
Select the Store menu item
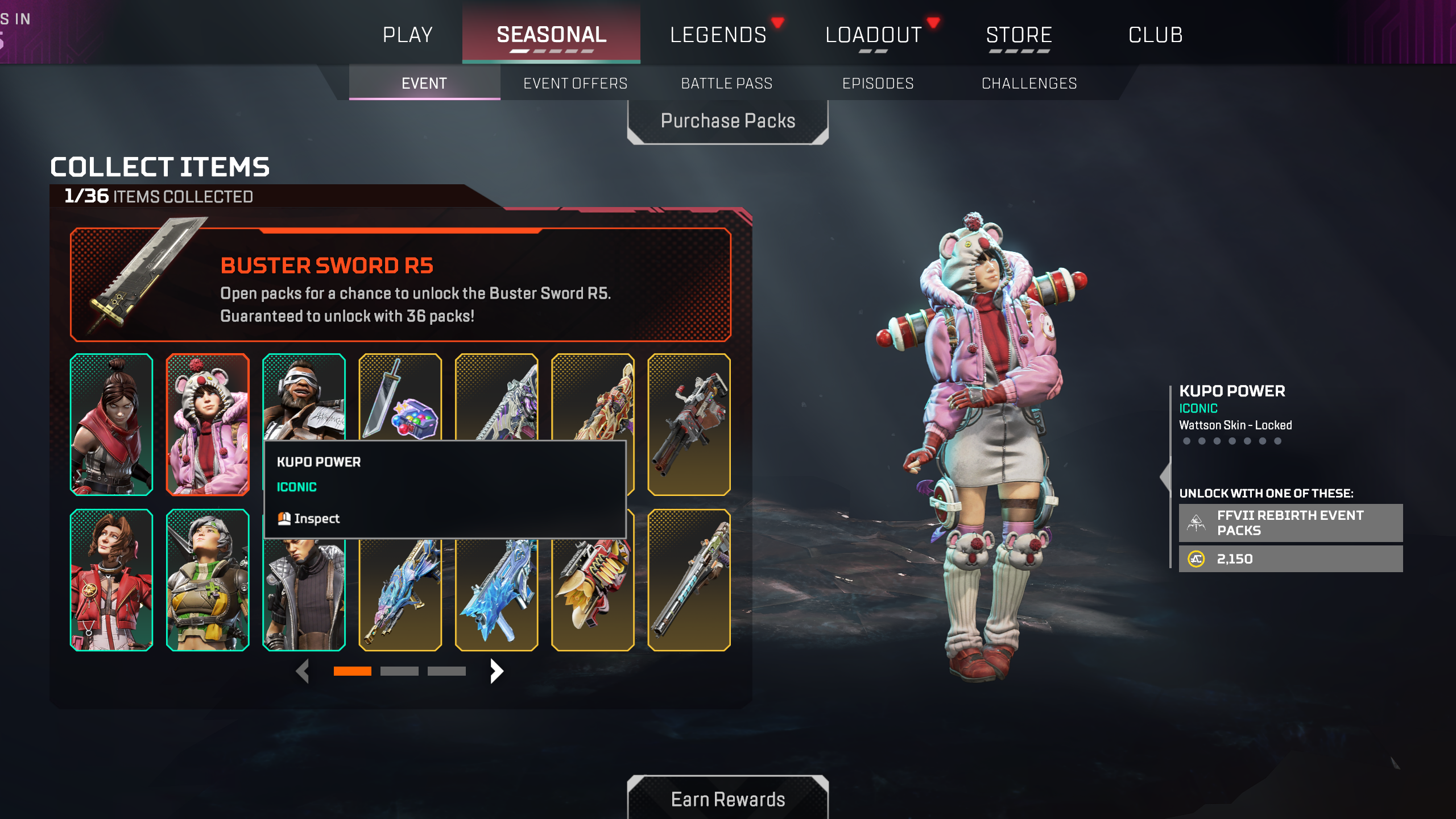[1019, 34]
